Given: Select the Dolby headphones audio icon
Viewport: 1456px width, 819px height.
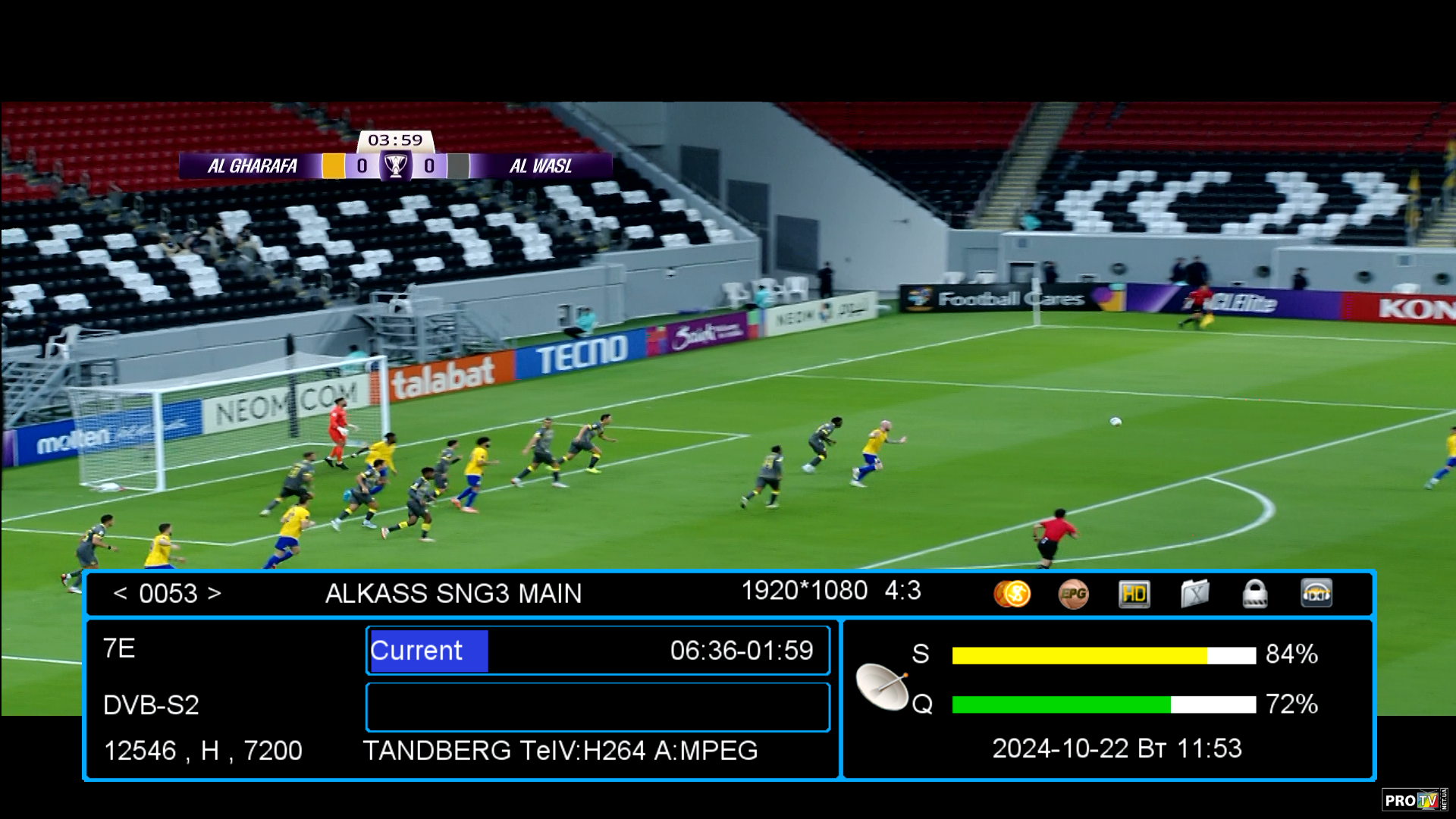Looking at the screenshot, I should [1316, 594].
